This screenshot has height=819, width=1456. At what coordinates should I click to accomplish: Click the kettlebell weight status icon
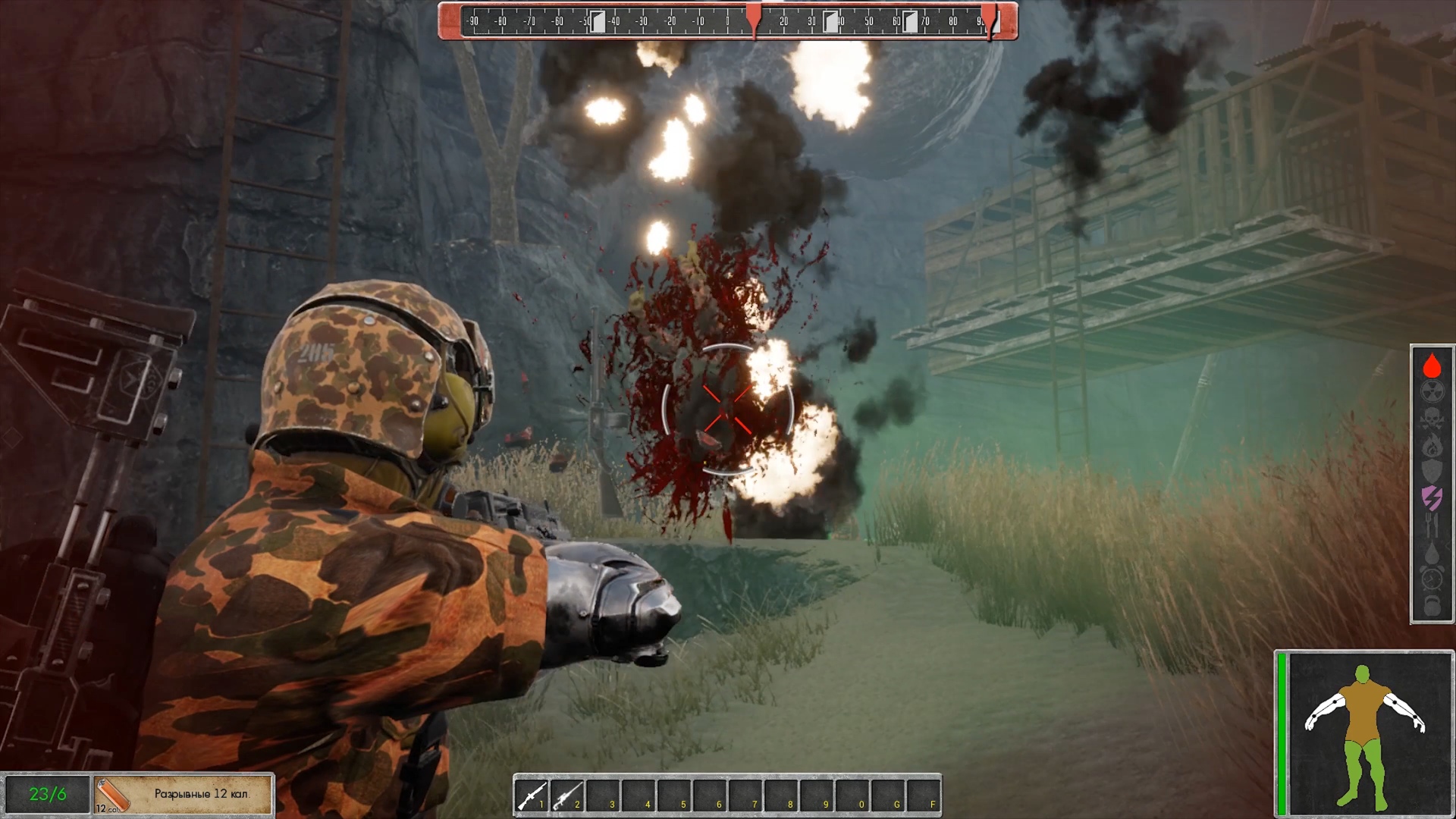(1431, 606)
